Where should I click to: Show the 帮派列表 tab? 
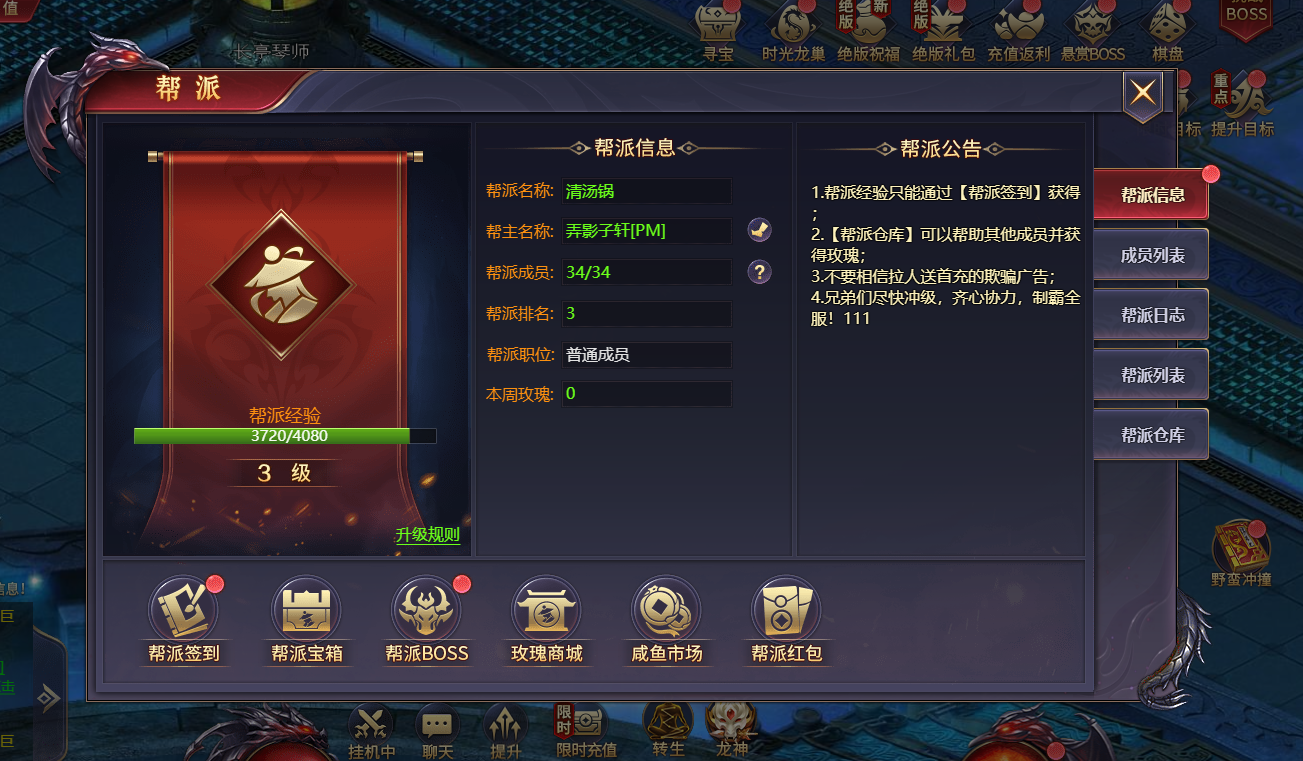[x=1151, y=375]
